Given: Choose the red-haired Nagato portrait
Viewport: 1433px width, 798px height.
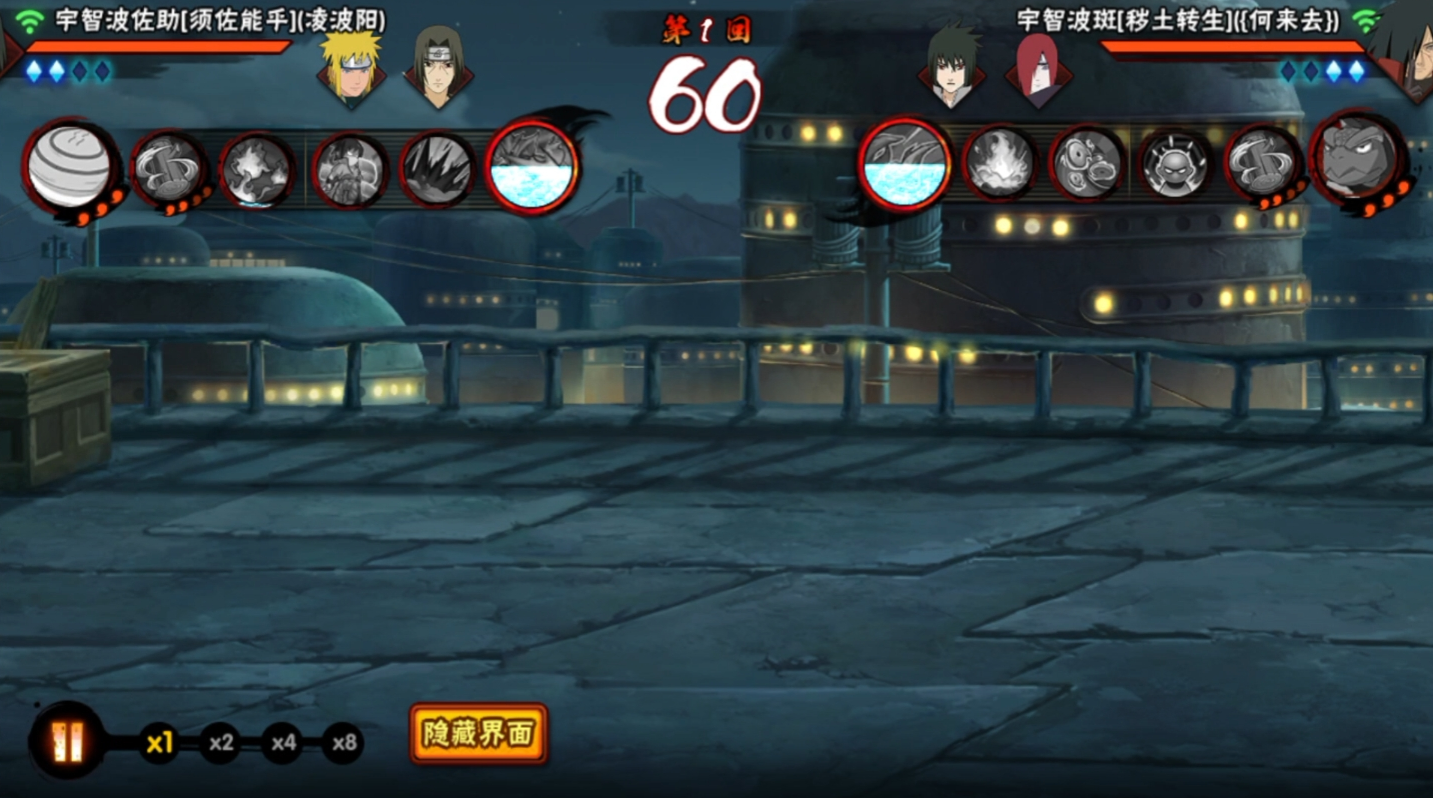Looking at the screenshot, I should pos(1038,68).
